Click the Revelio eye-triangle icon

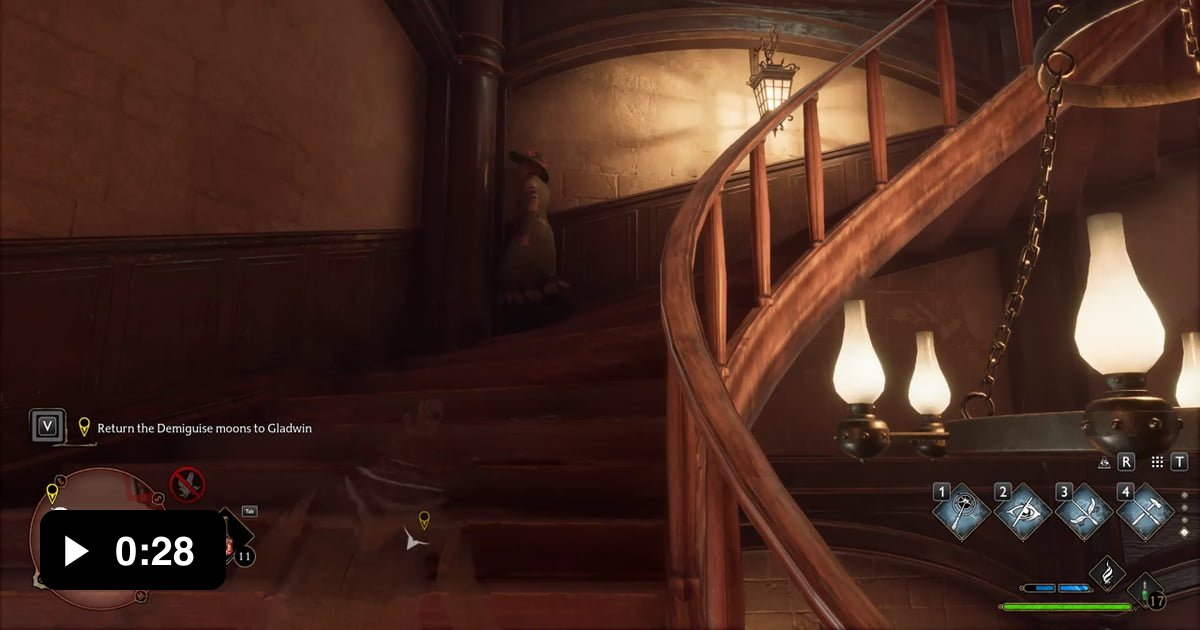[1104, 462]
